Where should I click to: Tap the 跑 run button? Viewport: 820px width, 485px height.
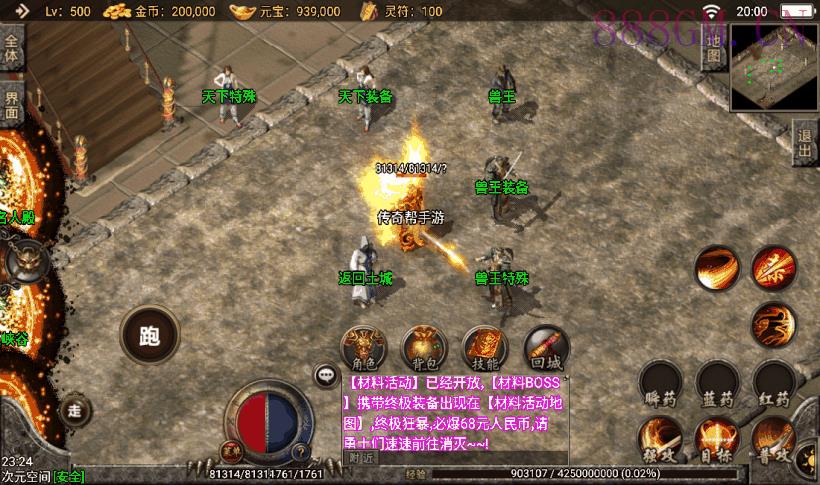tap(150, 336)
